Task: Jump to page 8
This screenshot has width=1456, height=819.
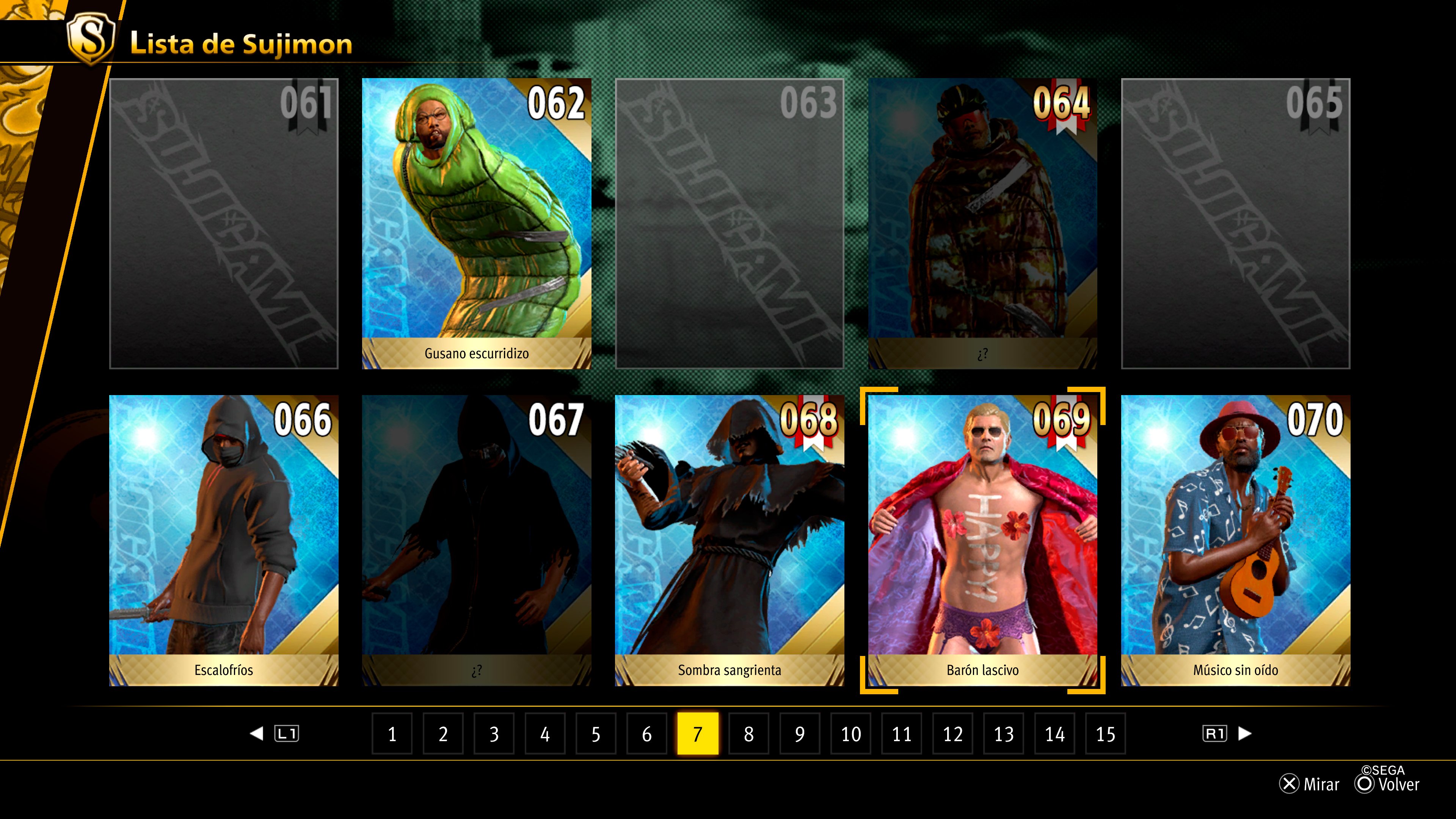Action: [749, 734]
